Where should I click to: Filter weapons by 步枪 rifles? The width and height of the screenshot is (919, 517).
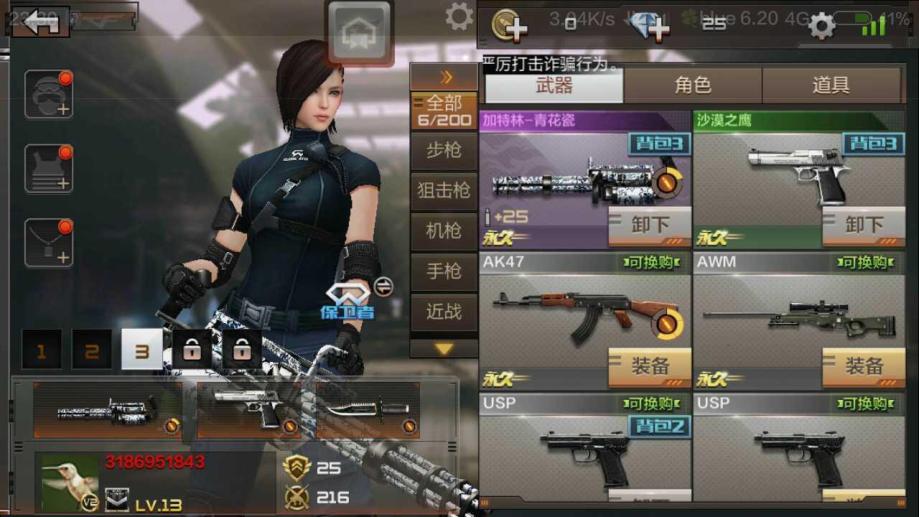(x=444, y=151)
